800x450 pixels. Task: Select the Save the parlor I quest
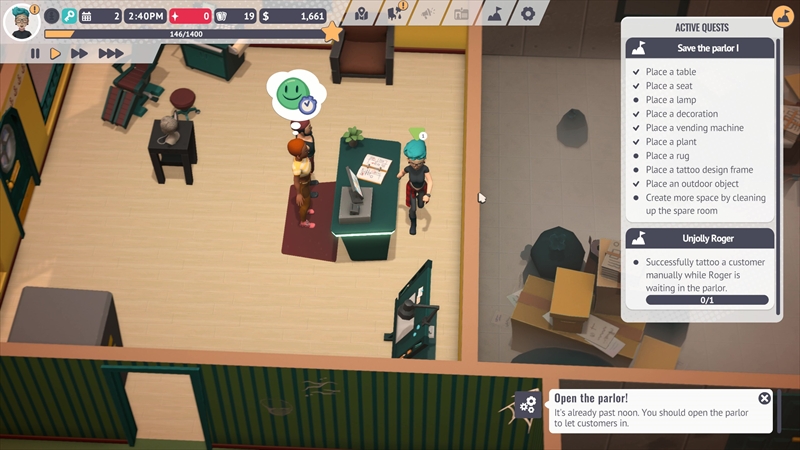[700, 48]
